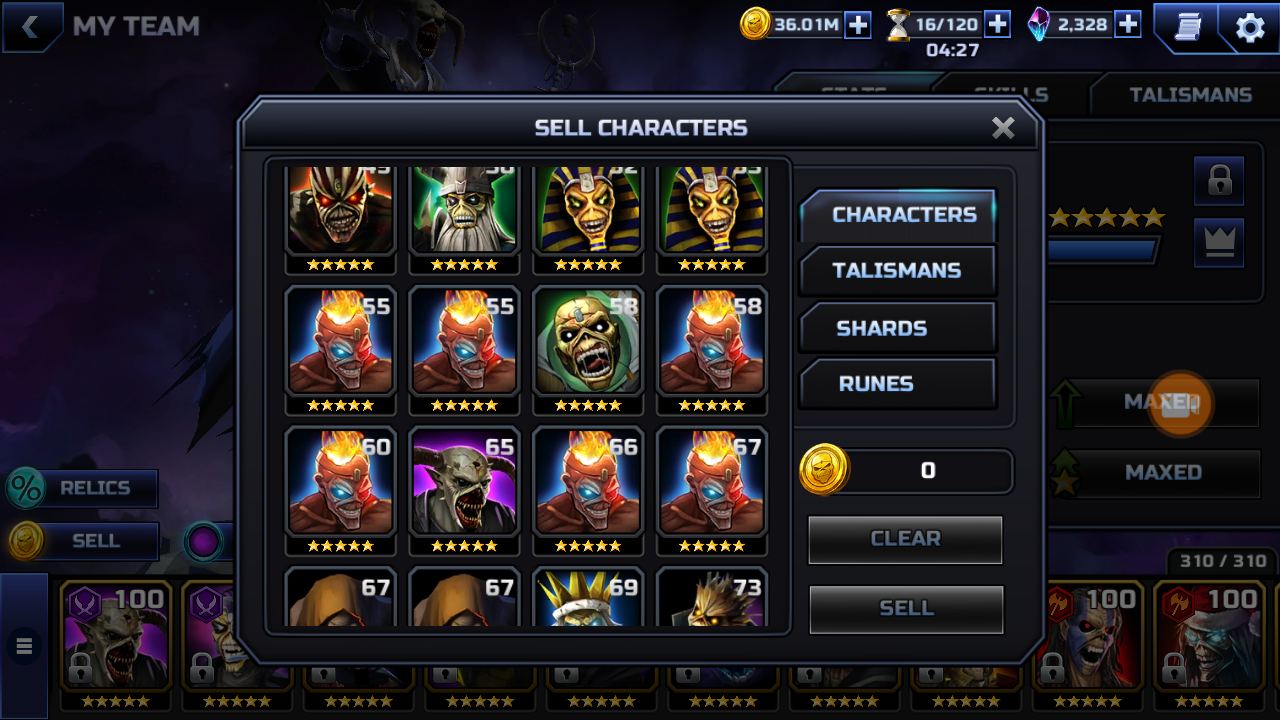Choose the level 58 green soldier Eddie
Viewport: 1280px width, 720px height.
click(x=588, y=343)
